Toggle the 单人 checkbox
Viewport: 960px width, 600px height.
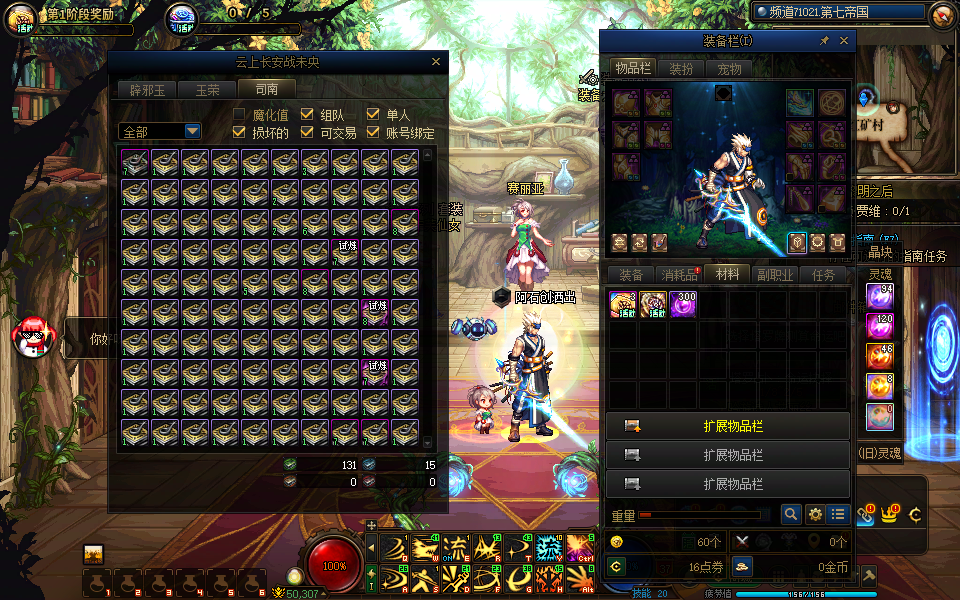point(373,115)
